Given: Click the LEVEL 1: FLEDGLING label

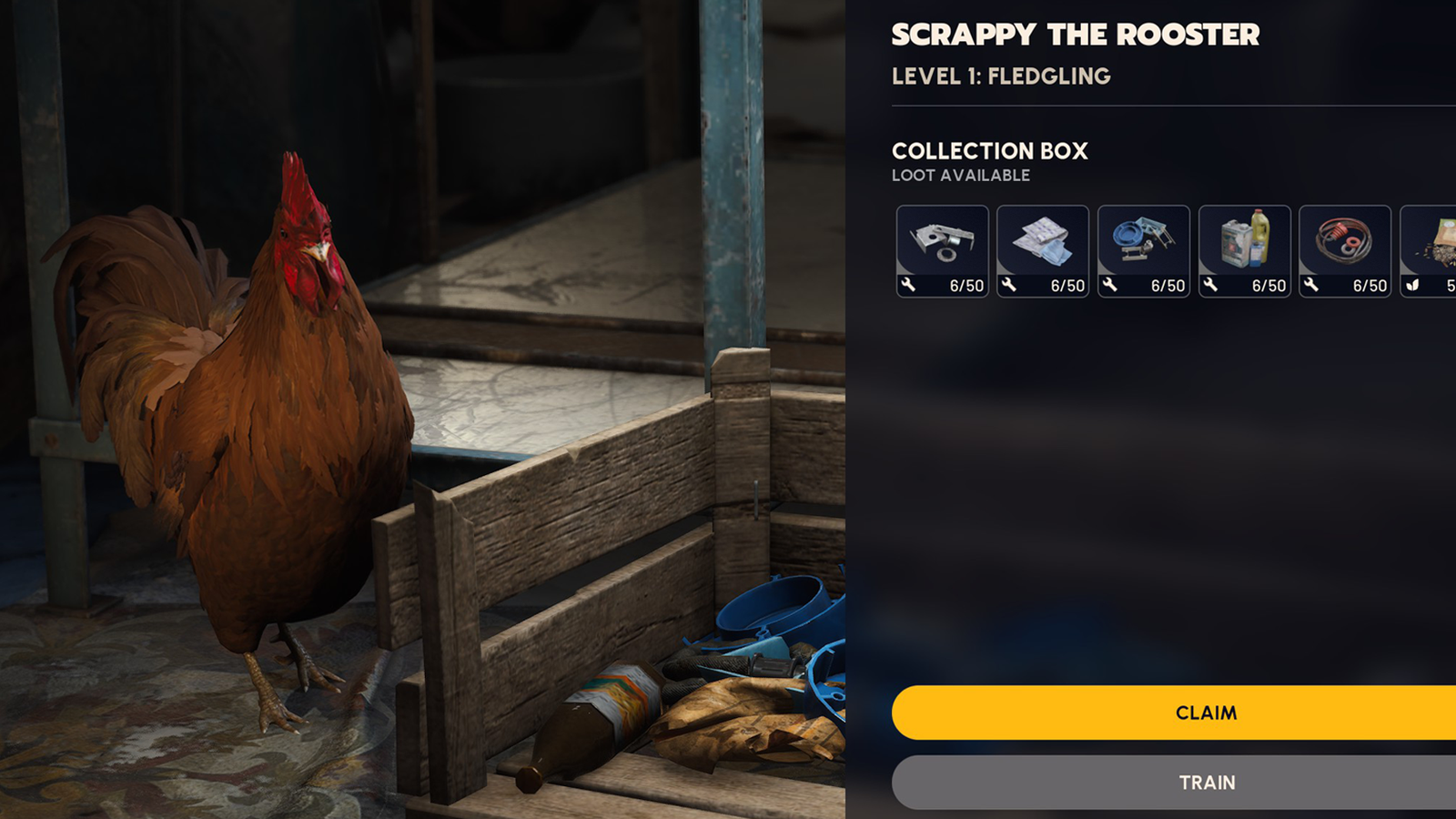Looking at the screenshot, I should [1001, 77].
